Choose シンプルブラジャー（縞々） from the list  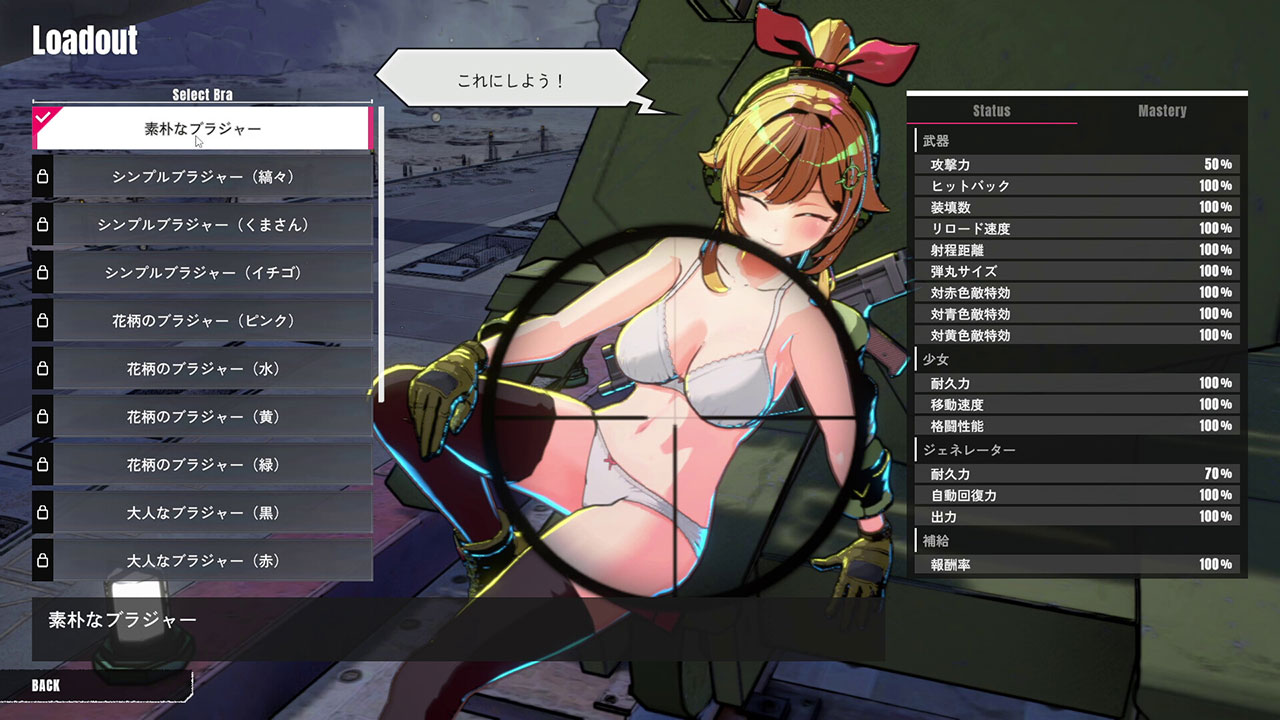203,177
